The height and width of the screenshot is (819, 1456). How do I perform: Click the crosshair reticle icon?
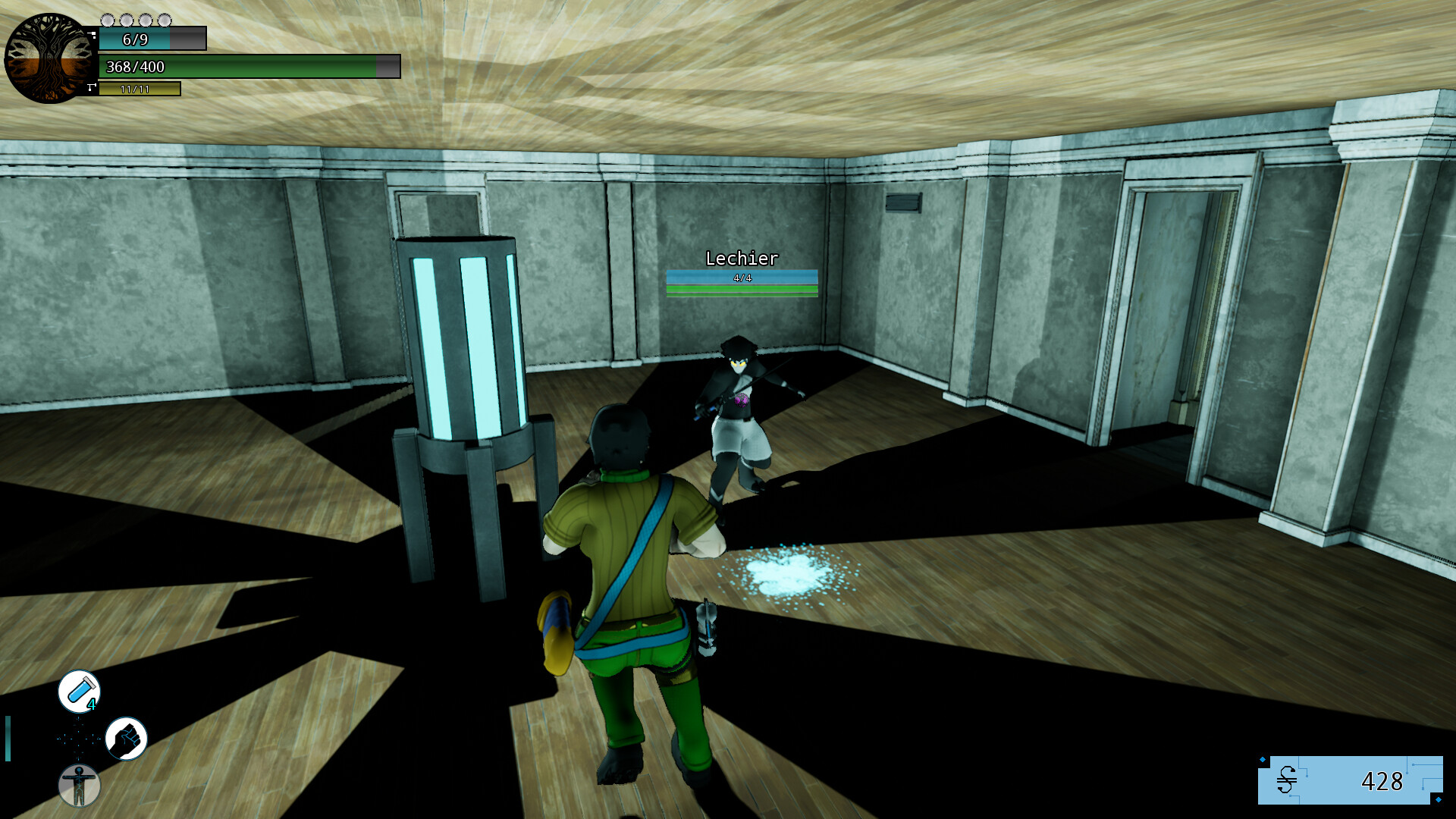(78, 739)
